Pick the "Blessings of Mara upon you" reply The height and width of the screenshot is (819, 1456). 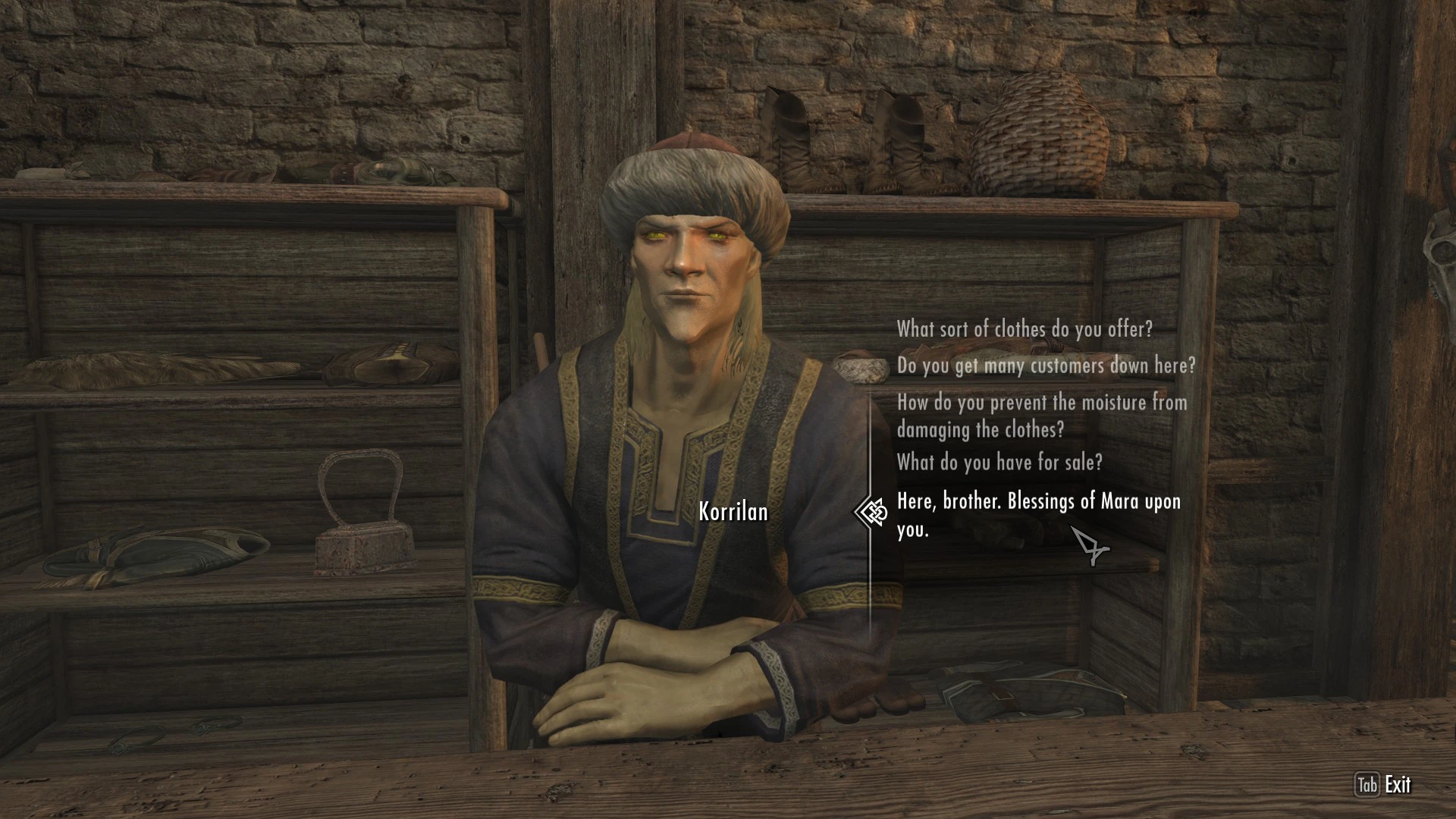[1038, 515]
